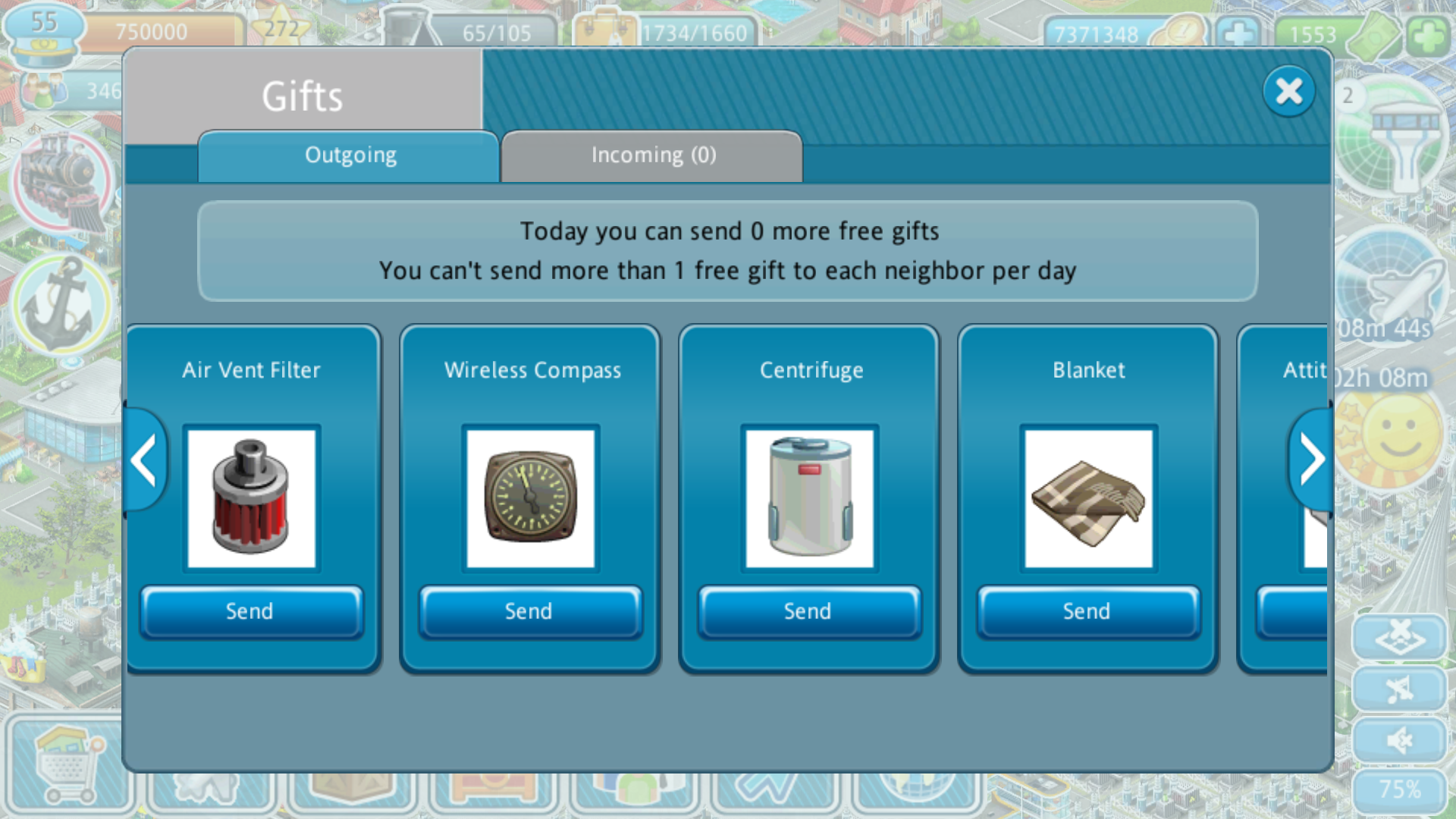
Task: Toggle the sound speaker button
Action: 1399,739
